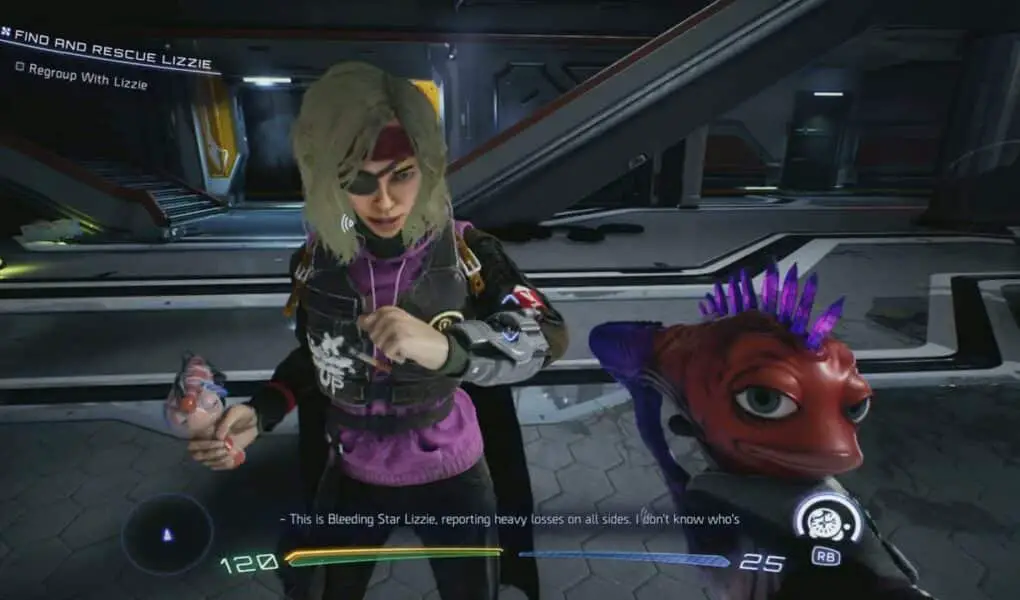Open the circular radar minimap

tap(167, 535)
